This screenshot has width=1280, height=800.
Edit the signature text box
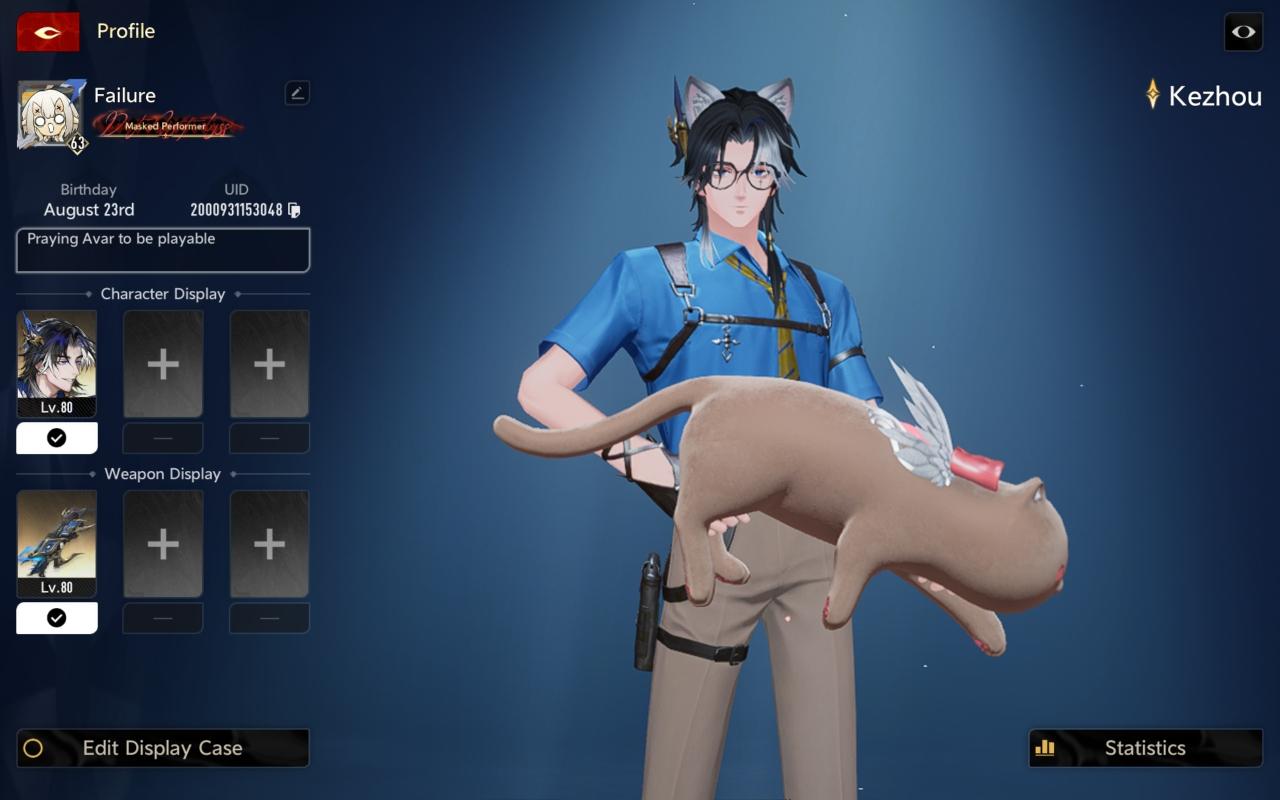click(x=163, y=250)
